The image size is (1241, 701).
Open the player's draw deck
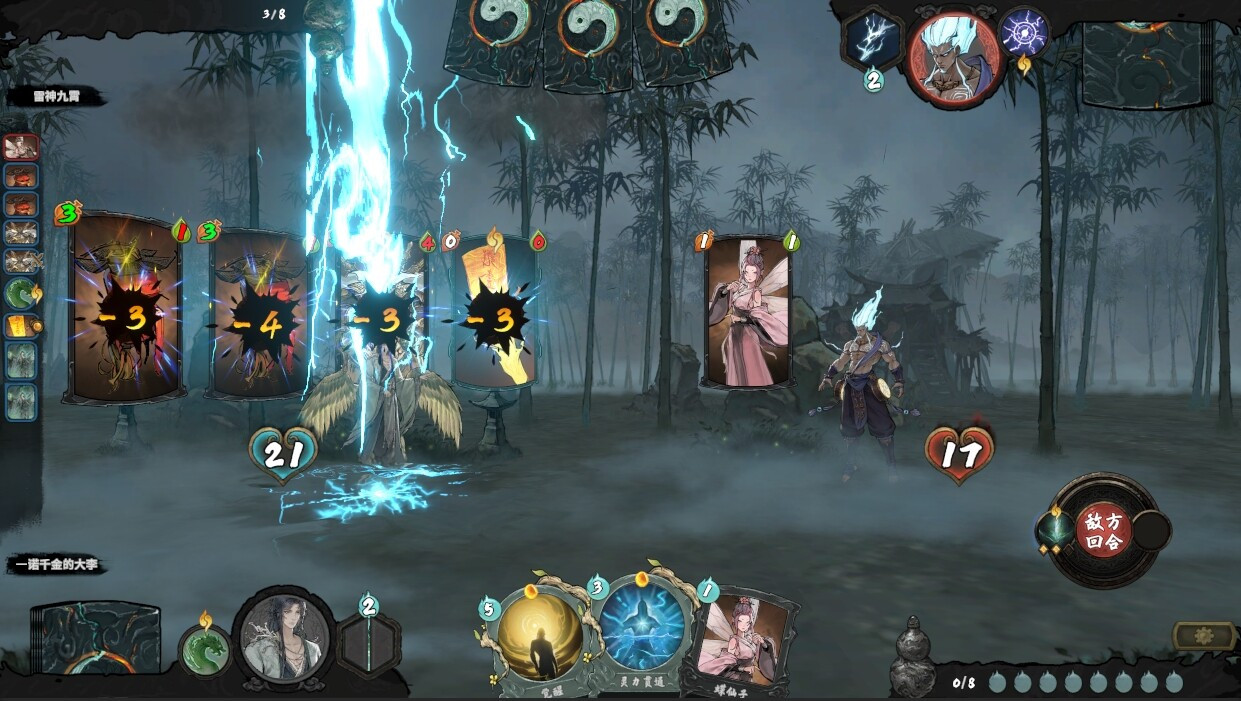pos(97,640)
